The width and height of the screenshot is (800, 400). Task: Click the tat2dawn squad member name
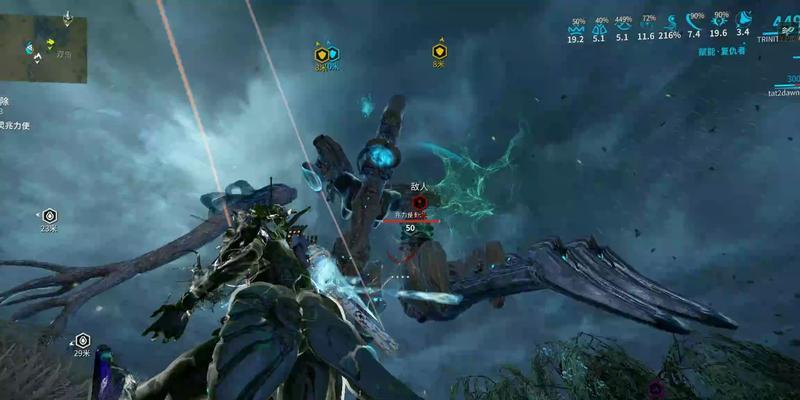[x=782, y=93]
